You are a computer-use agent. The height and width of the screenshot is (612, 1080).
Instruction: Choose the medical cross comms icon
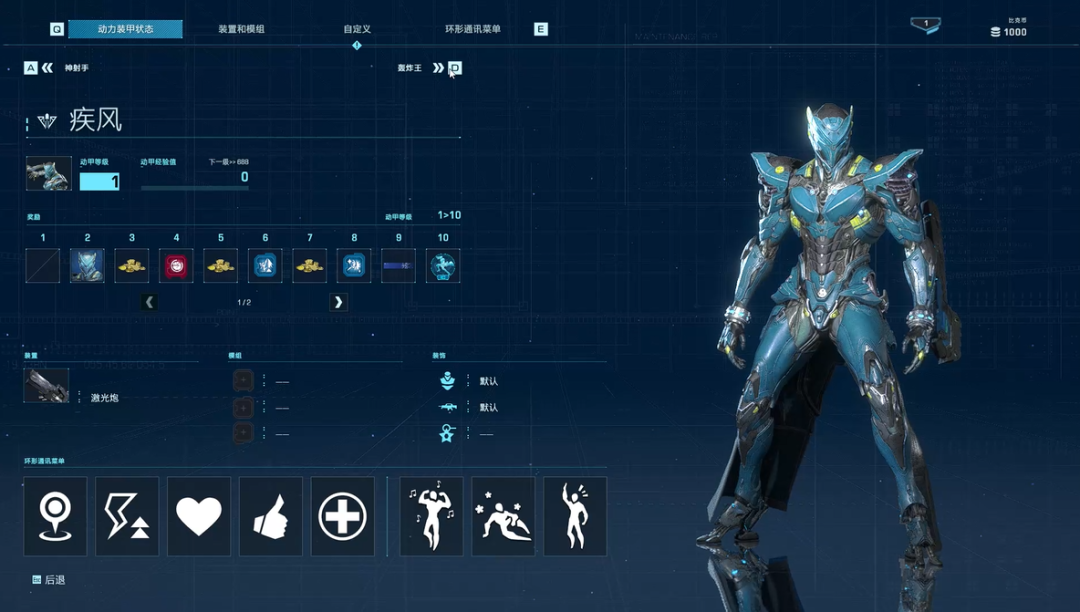pyautogui.click(x=343, y=516)
